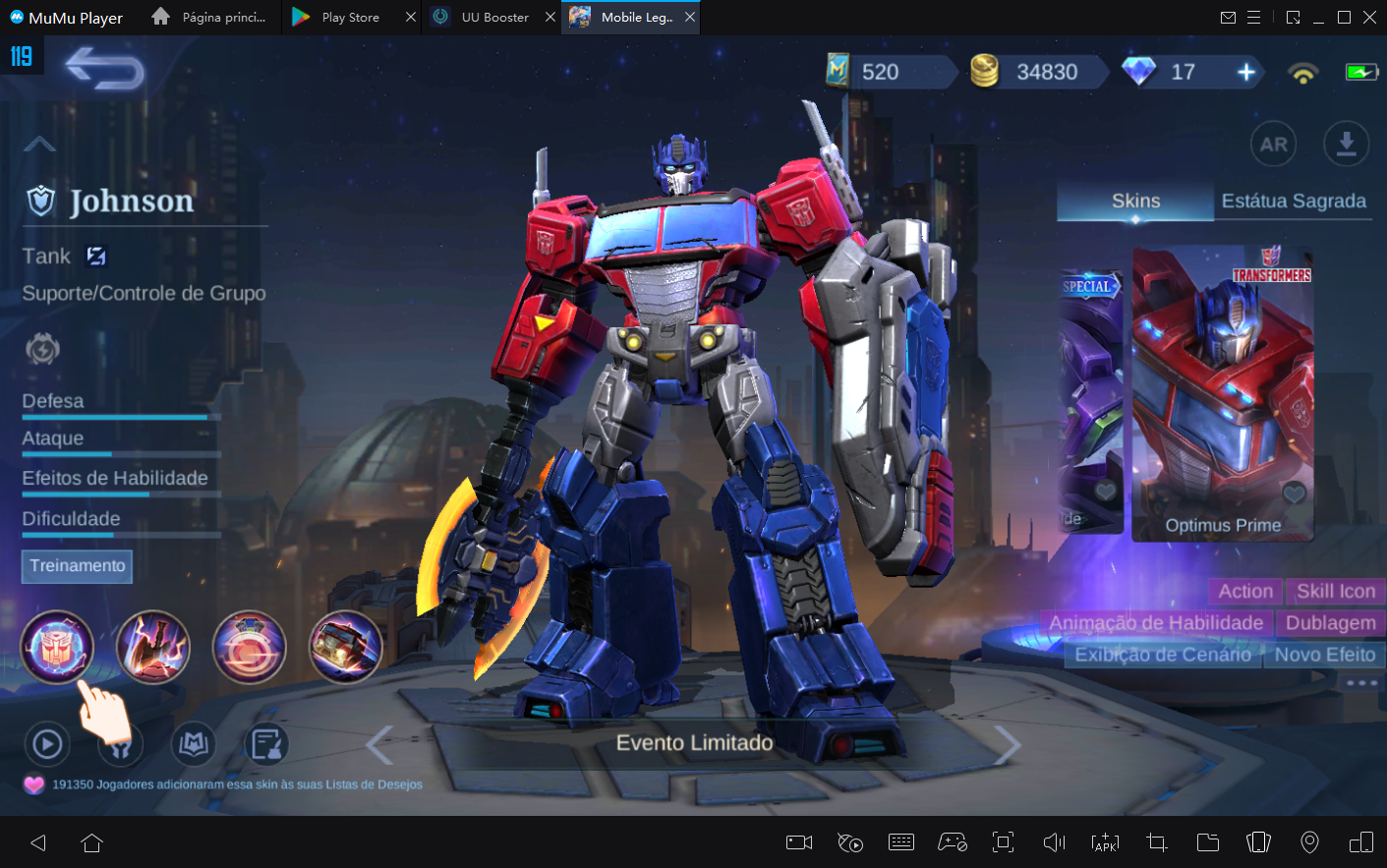Click the Optimus truck ultimate skill icon

click(345, 646)
